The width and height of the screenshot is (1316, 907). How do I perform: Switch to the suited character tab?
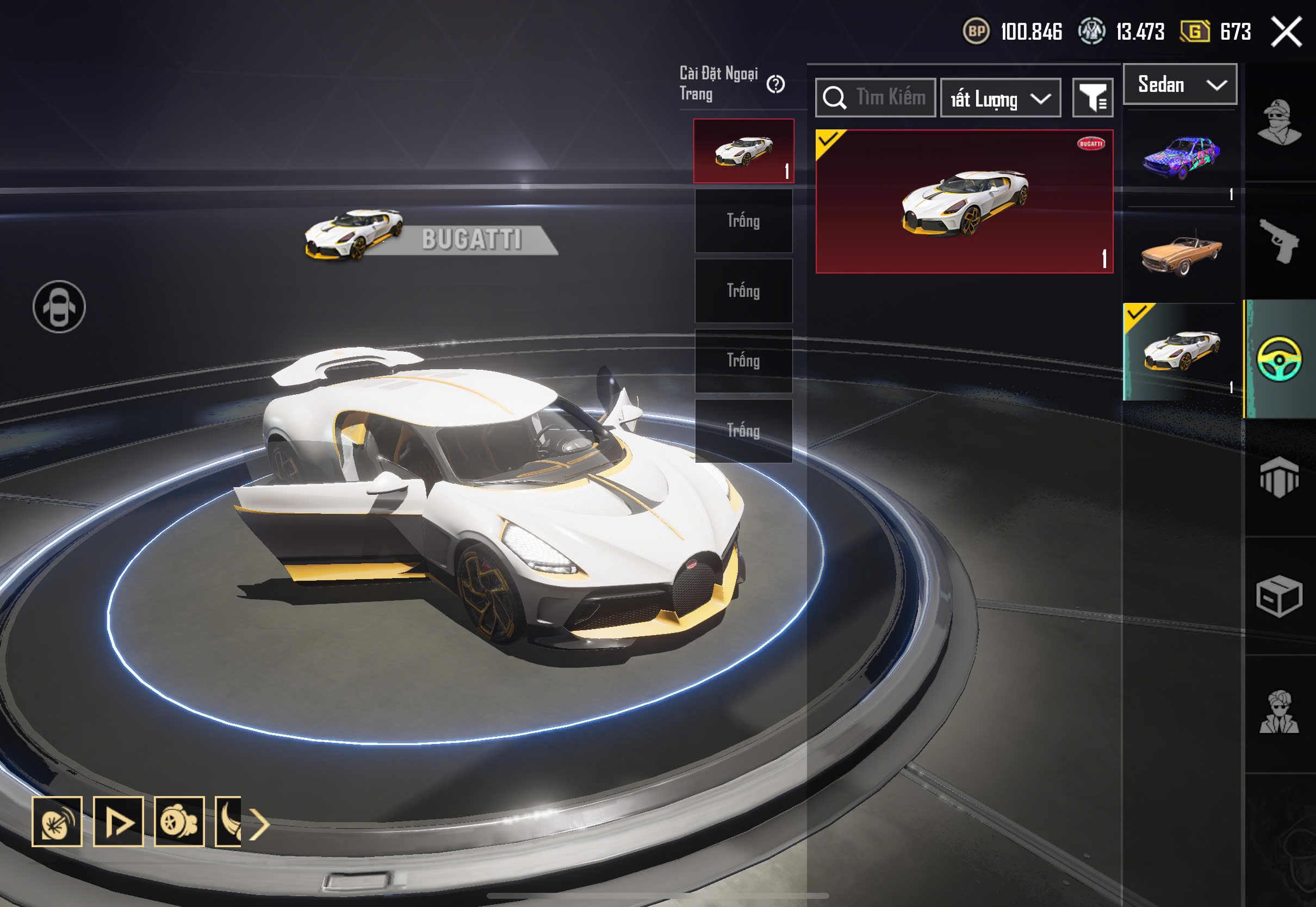[x=1279, y=713]
